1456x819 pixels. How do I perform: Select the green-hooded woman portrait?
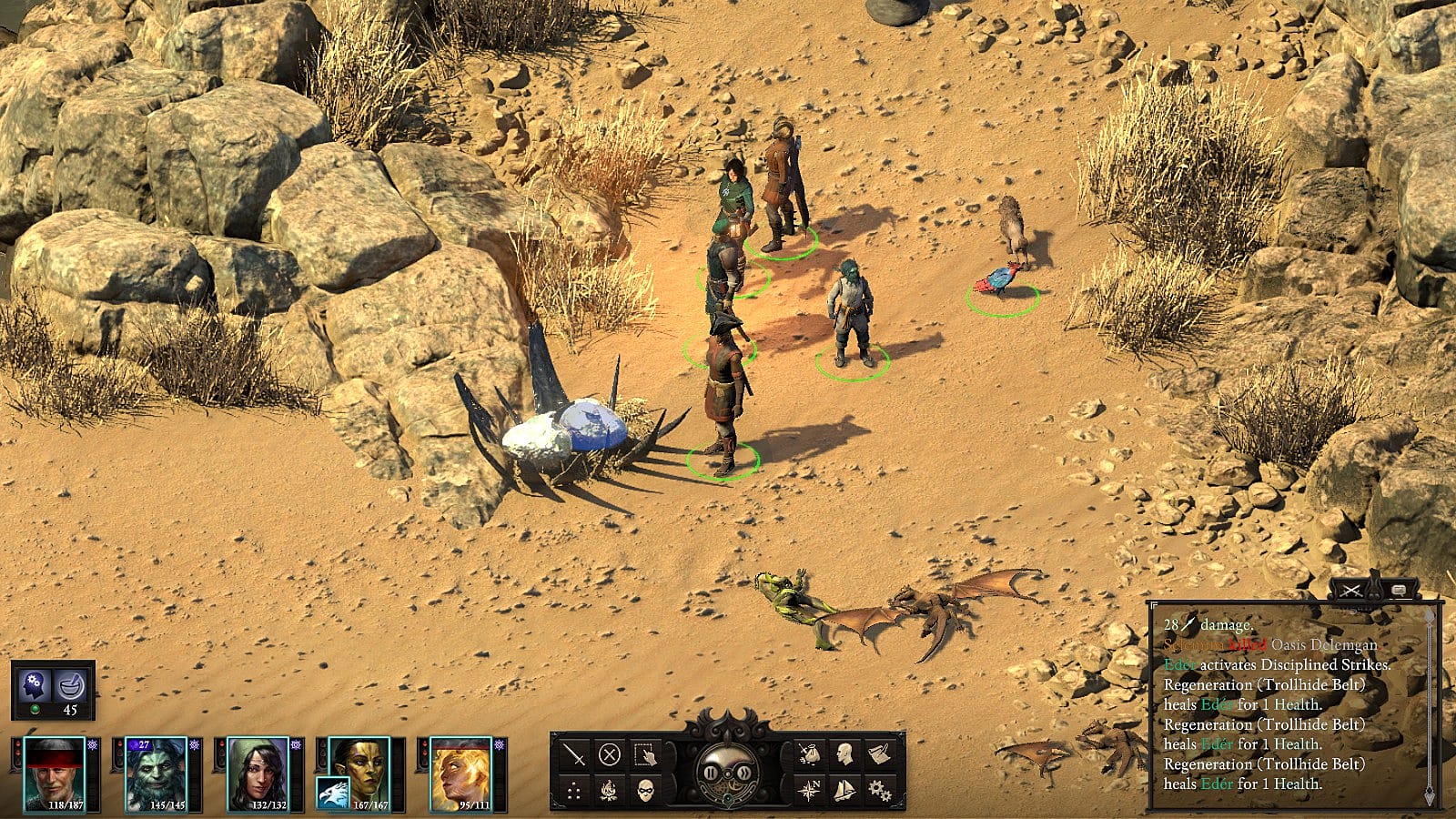click(258, 773)
